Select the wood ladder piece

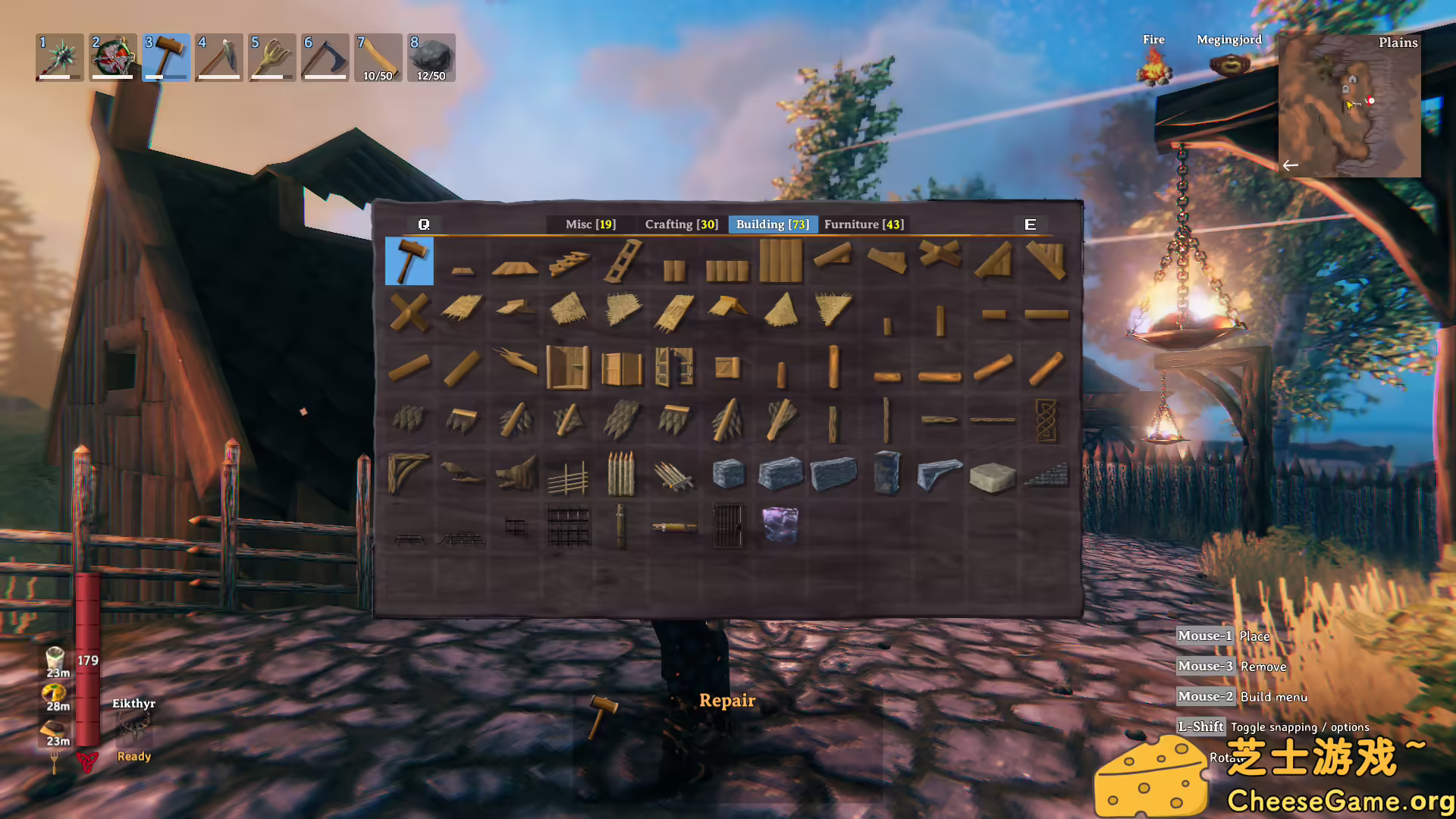tap(623, 259)
